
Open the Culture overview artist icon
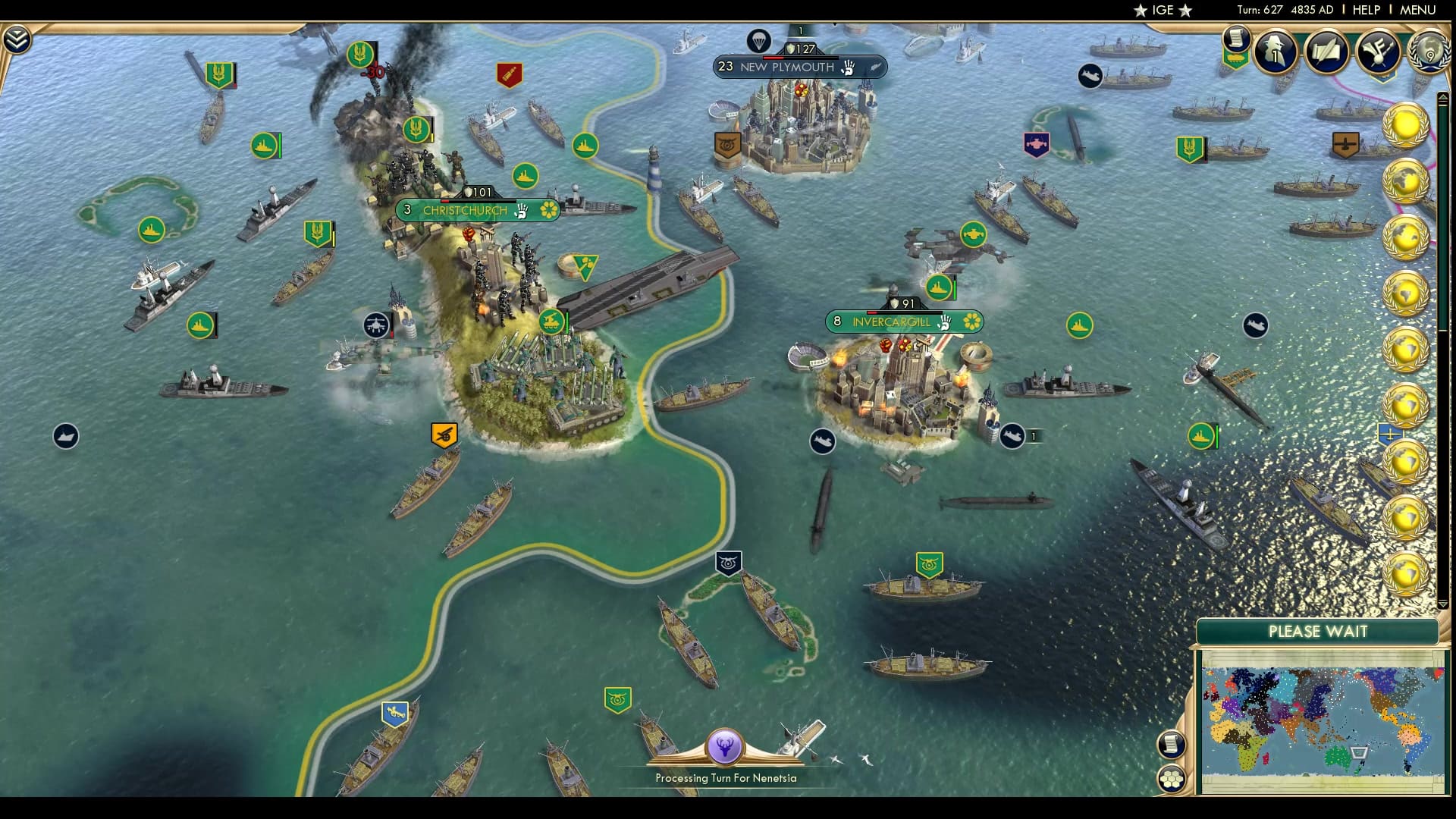pos(1380,52)
